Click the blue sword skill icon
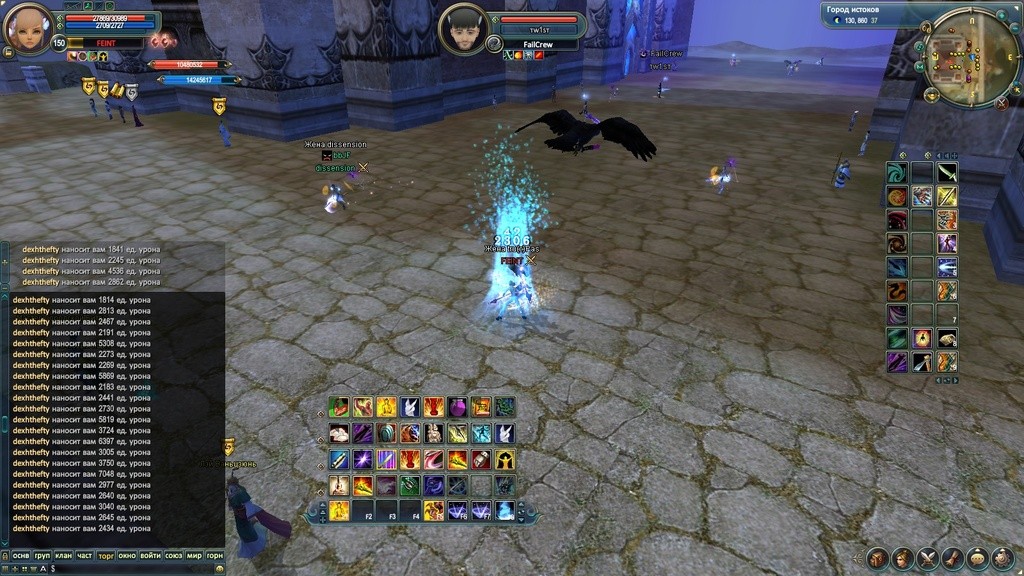The width and height of the screenshot is (1024, 576). pos(339,460)
